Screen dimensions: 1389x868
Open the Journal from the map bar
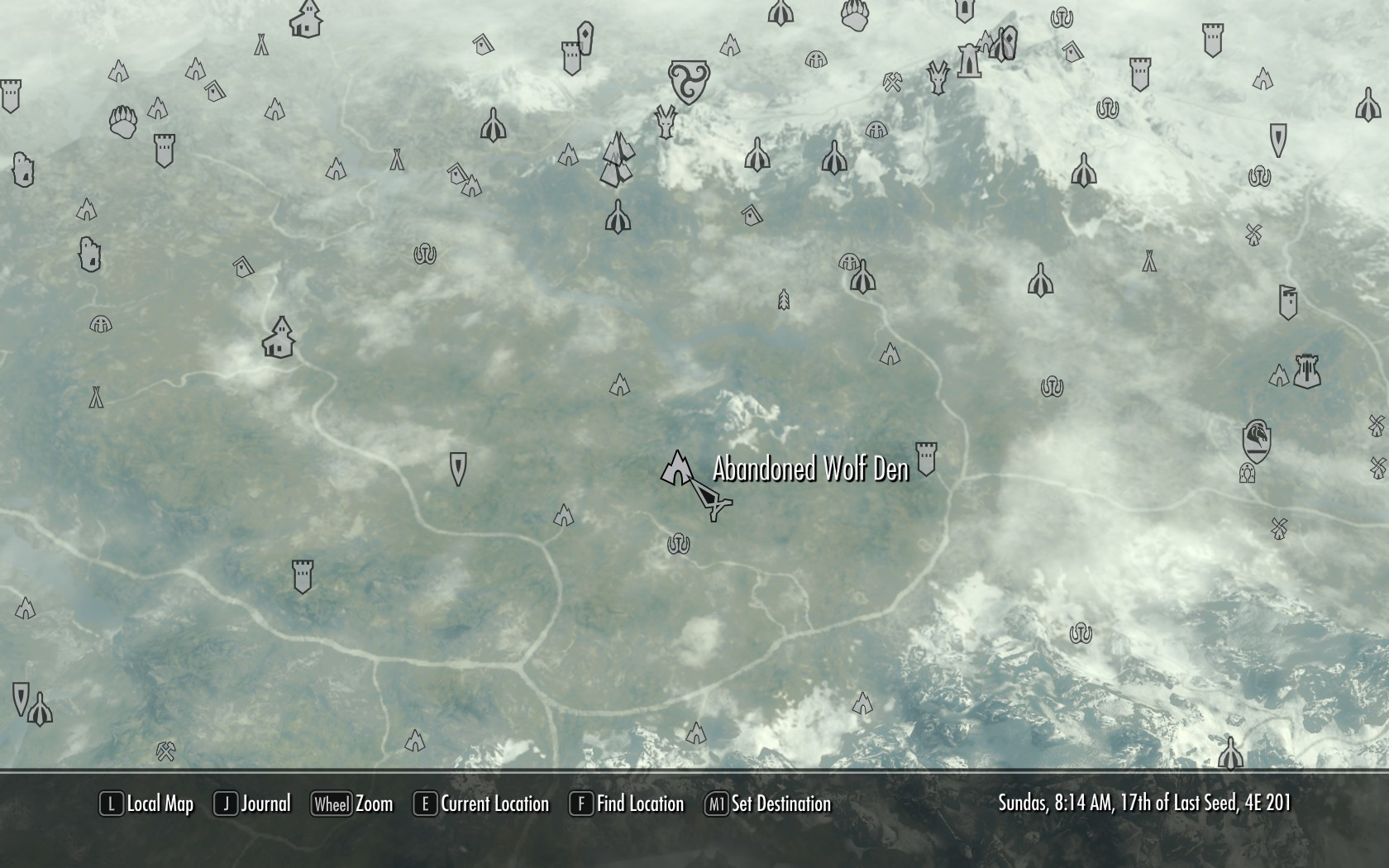click(253, 804)
